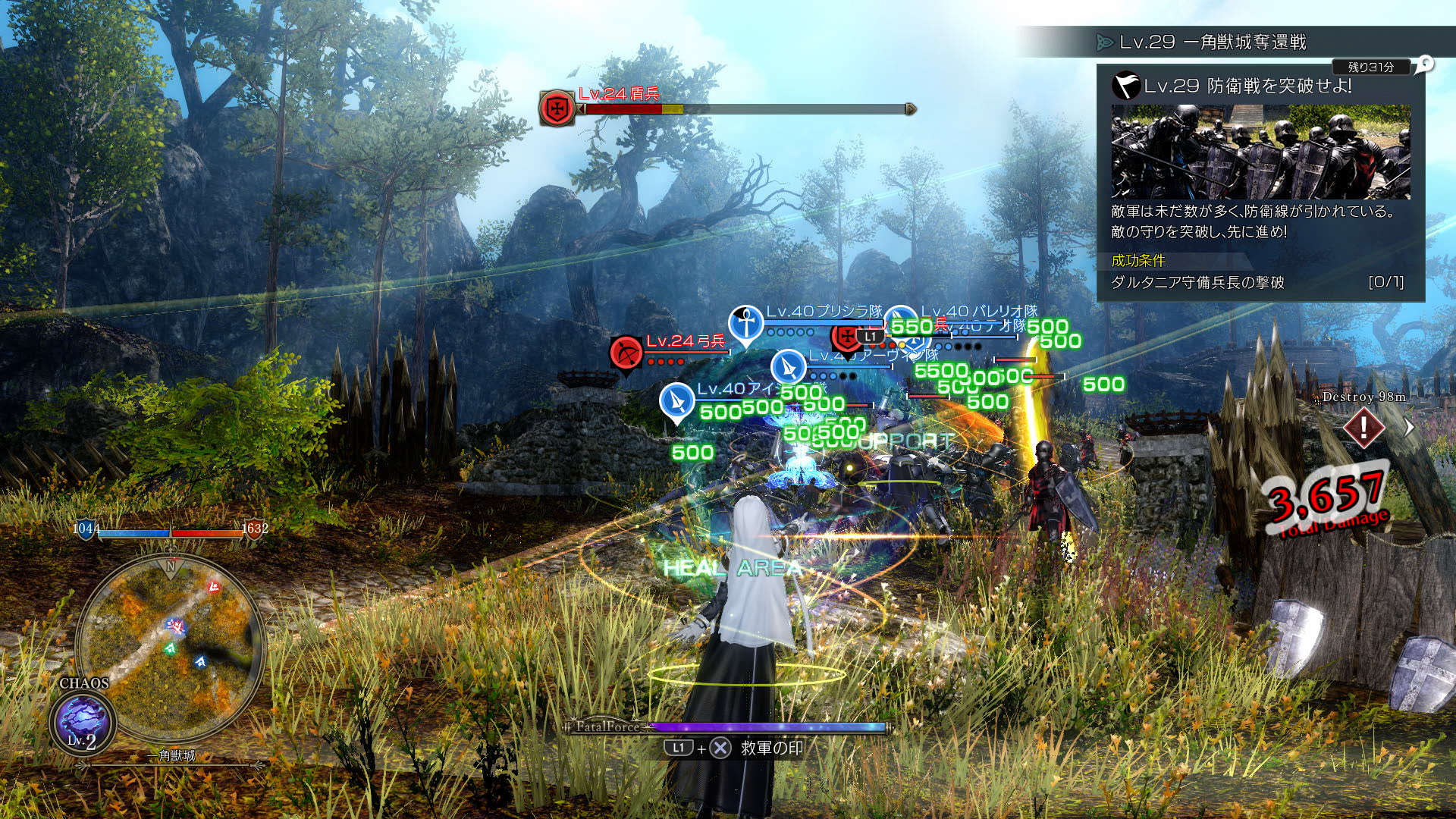Image resolution: width=1456 pixels, height=819 pixels.
Task: Select the CHAOS Lv.2 orb icon
Action: 82,722
